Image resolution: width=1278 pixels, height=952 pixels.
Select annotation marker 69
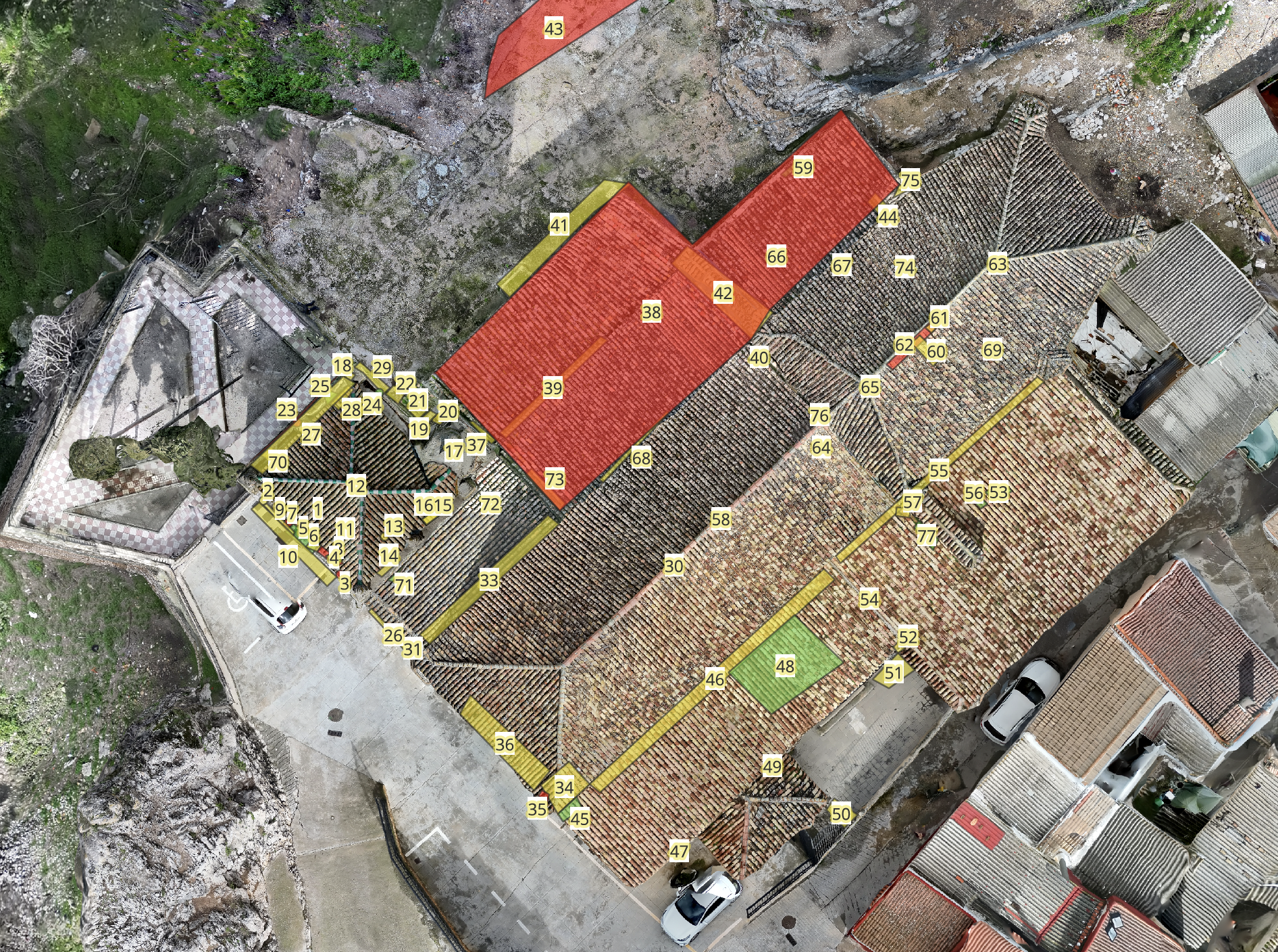pos(992,350)
